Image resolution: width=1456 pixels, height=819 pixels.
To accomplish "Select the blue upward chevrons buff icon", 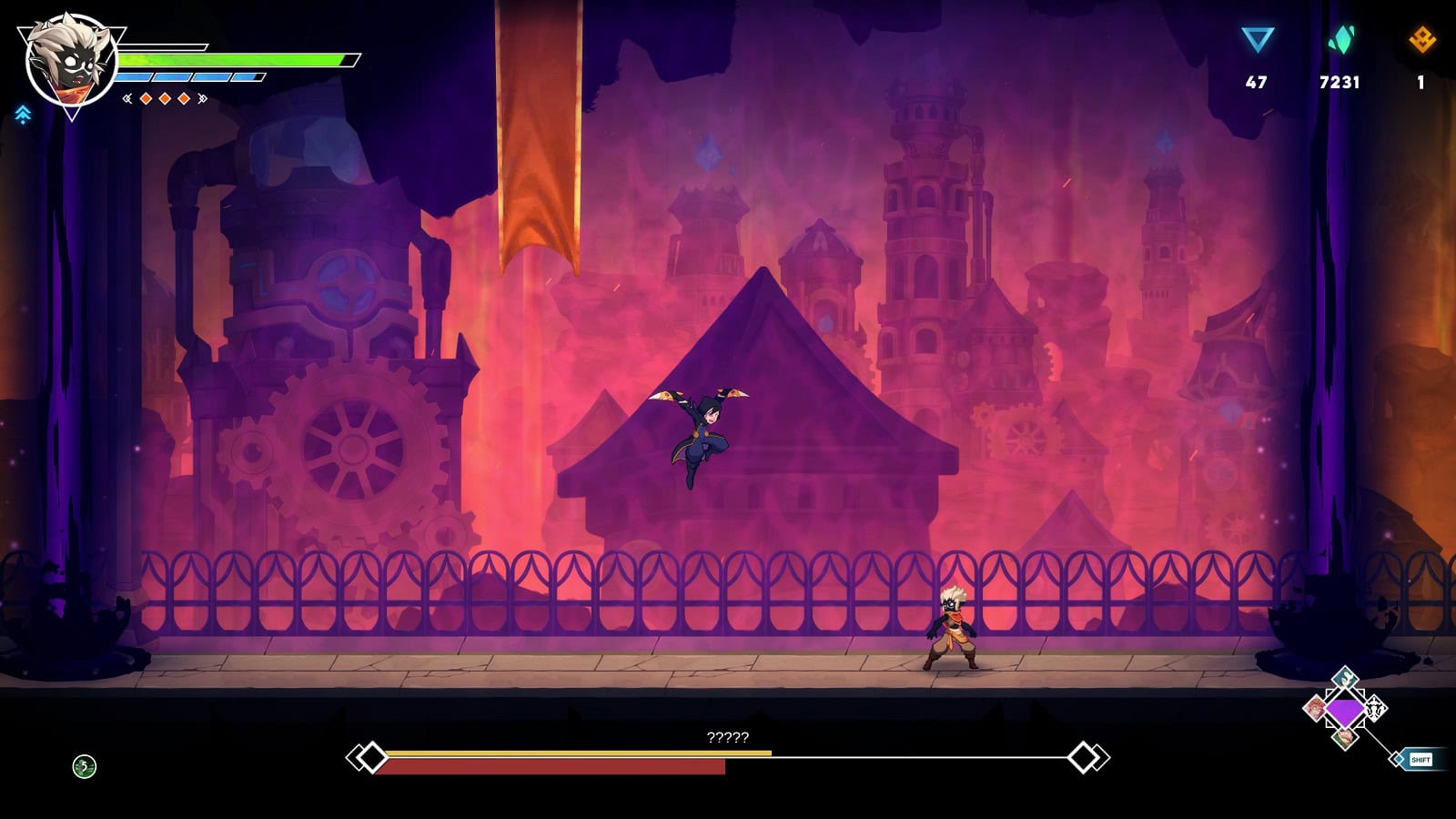I will click(23, 114).
